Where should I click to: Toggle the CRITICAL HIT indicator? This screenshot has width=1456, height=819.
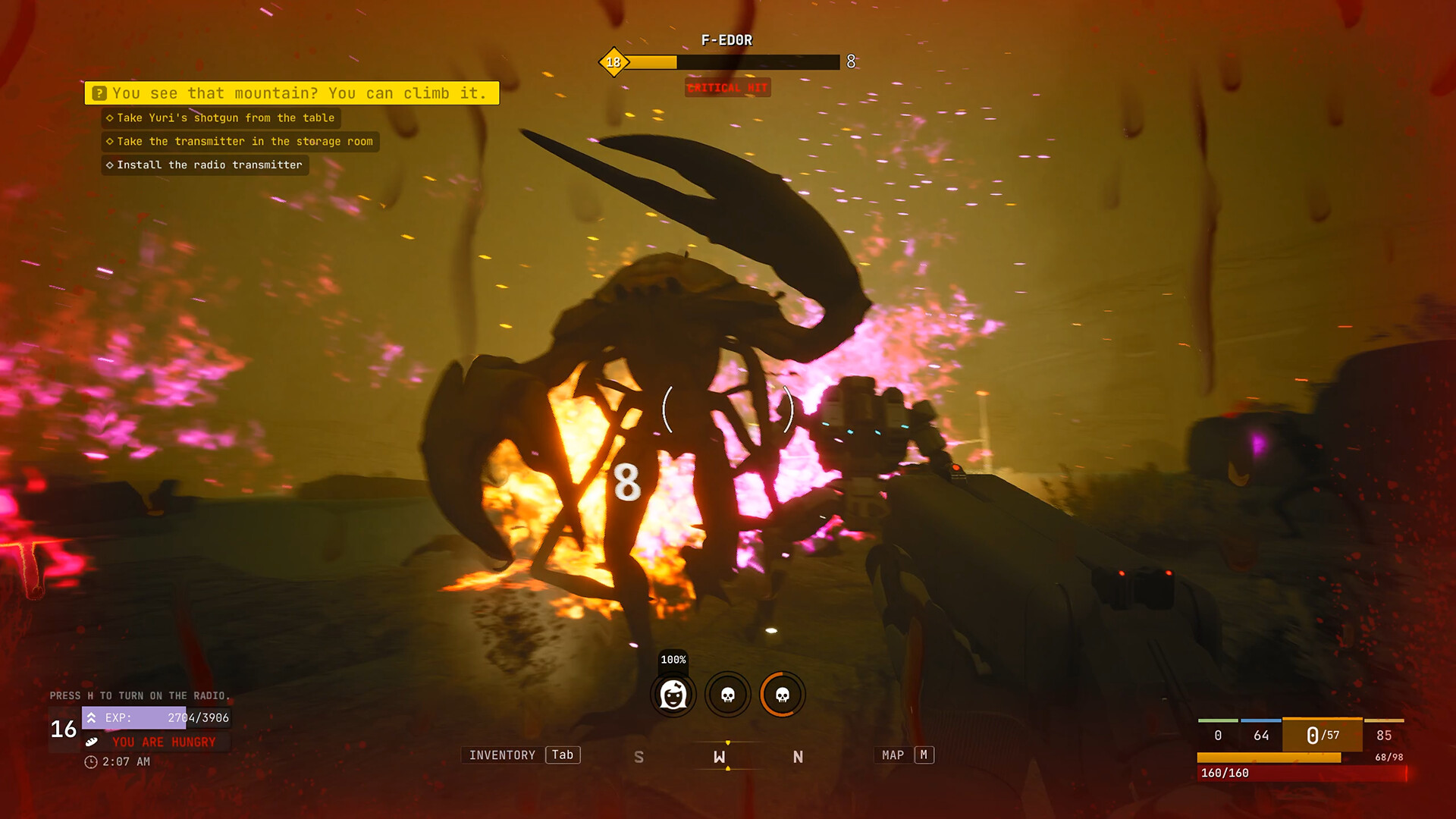tap(727, 88)
